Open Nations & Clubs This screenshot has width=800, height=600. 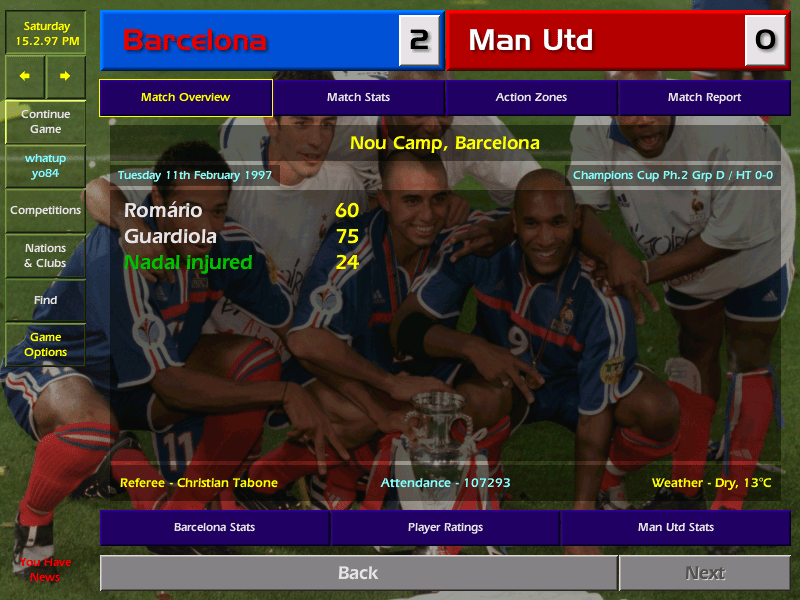coord(45,256)
